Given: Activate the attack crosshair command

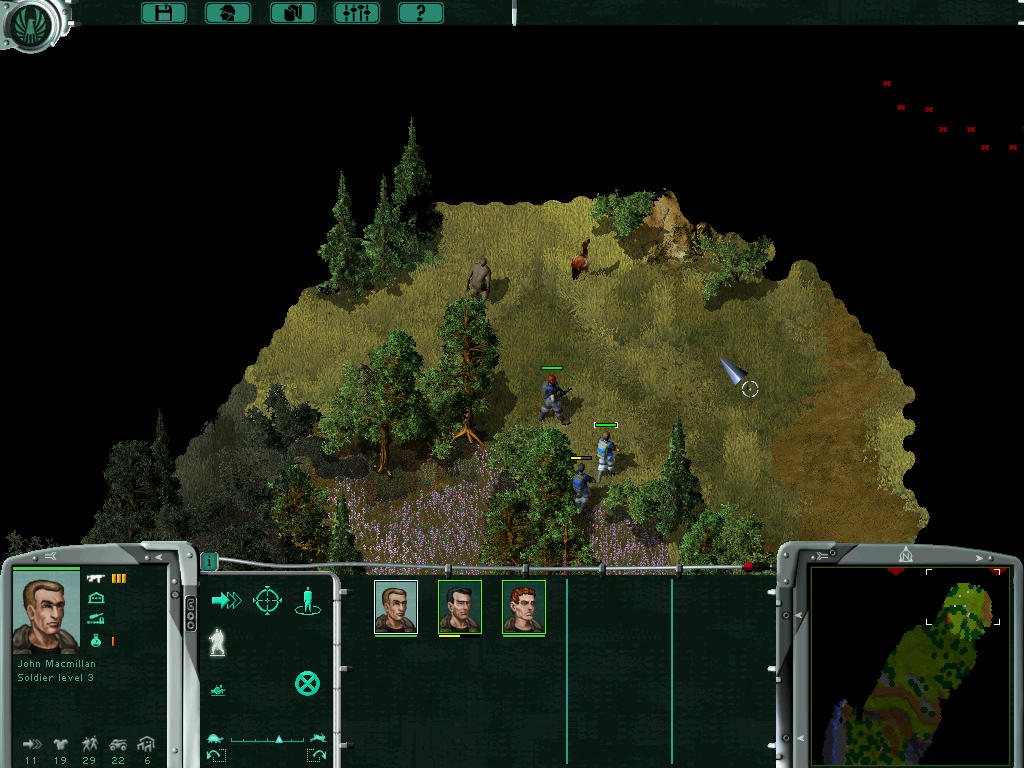Looking at the screenshot, I should click(x=267, y=600).
